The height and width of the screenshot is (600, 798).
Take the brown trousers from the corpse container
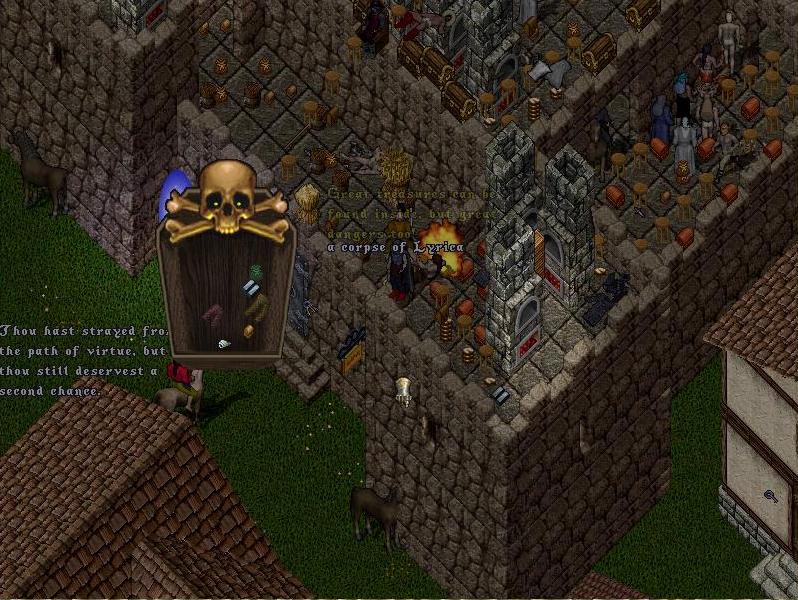click(x=257, y=306)
